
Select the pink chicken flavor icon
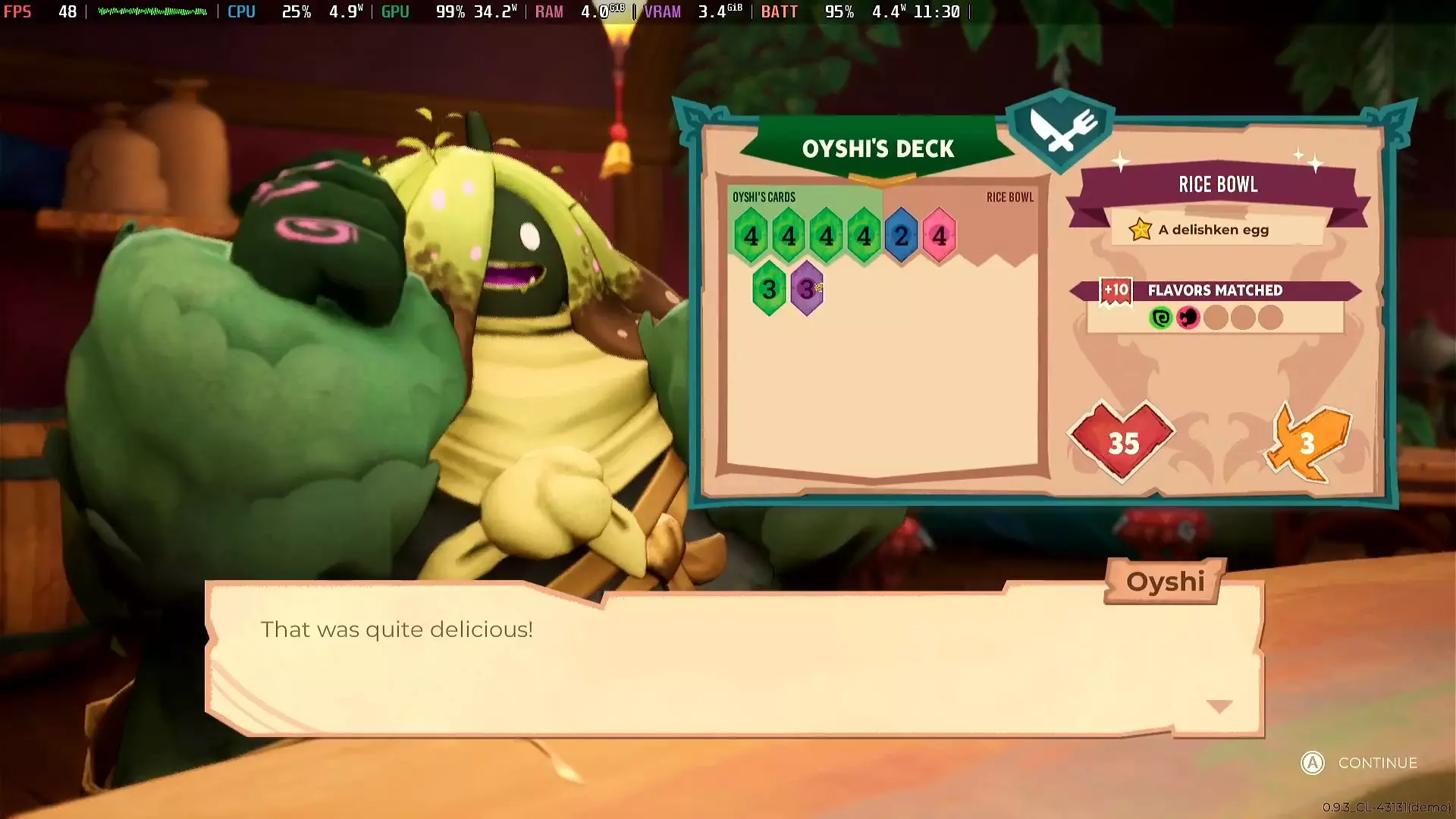point(1188,318)
